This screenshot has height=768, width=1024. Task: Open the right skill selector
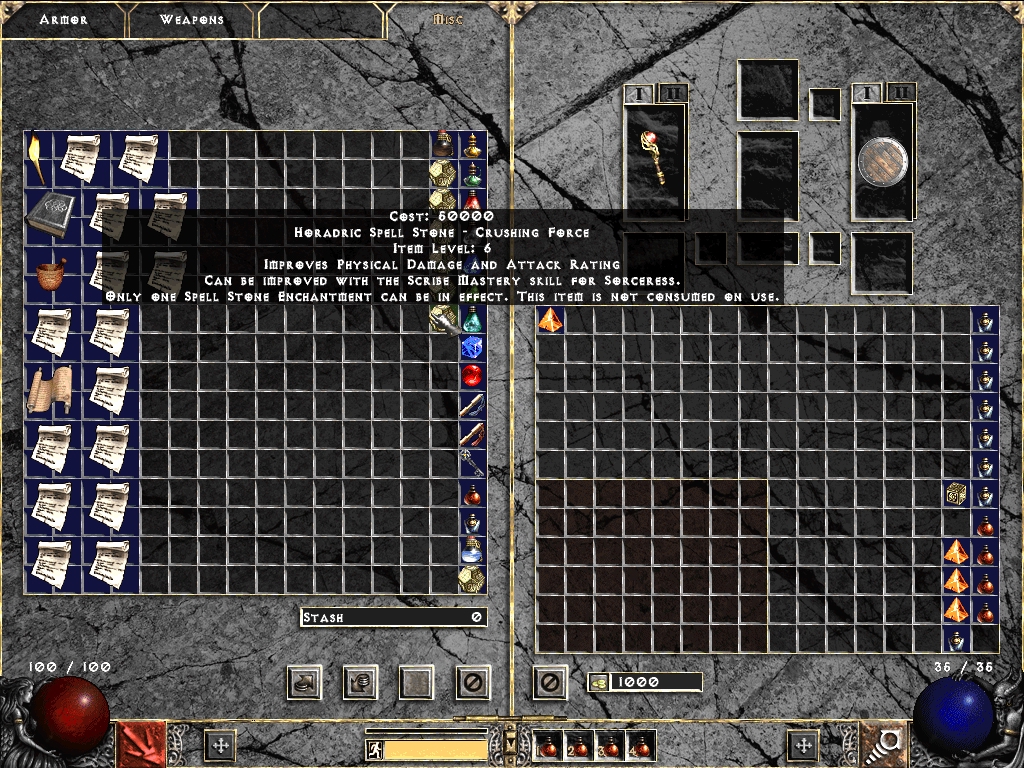pyautogui.click(x=884, y=744)
